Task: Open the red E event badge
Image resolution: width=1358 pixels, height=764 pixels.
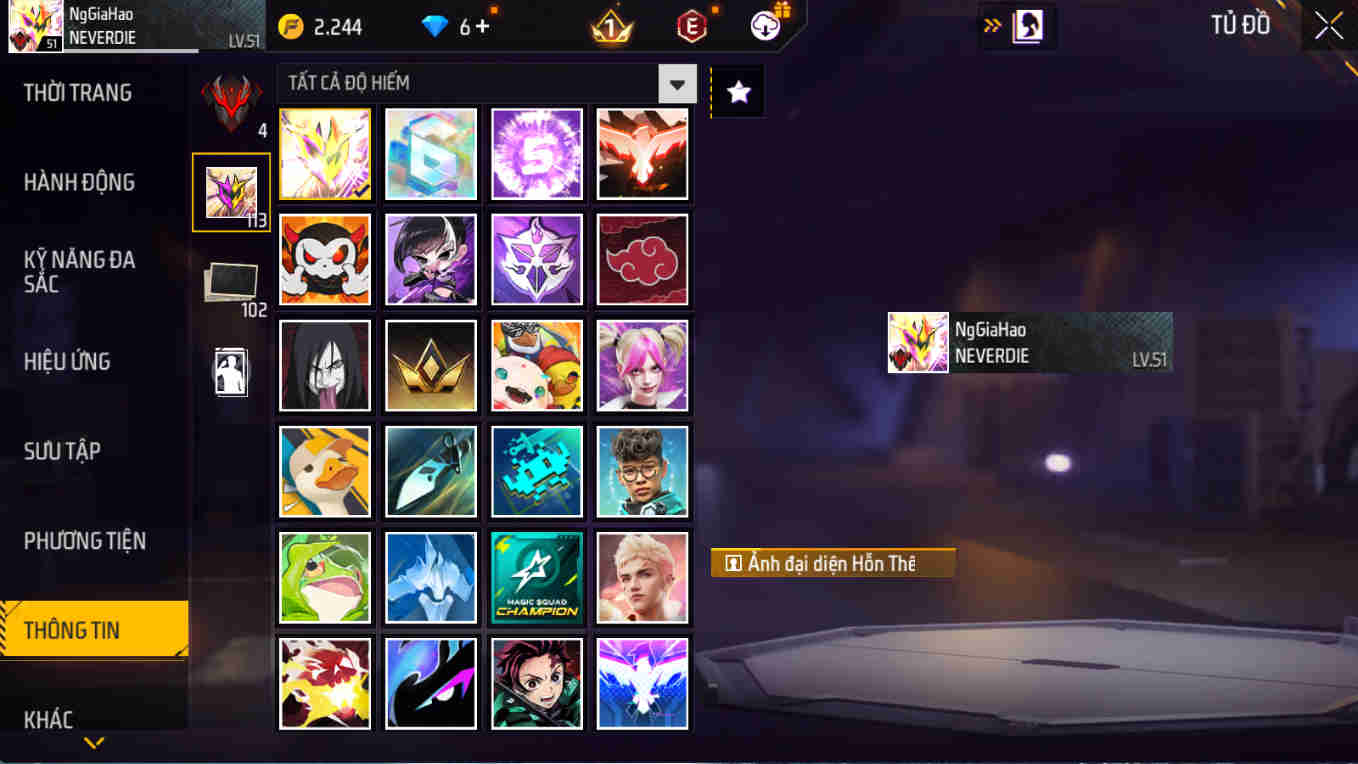Action: point(690,27)
